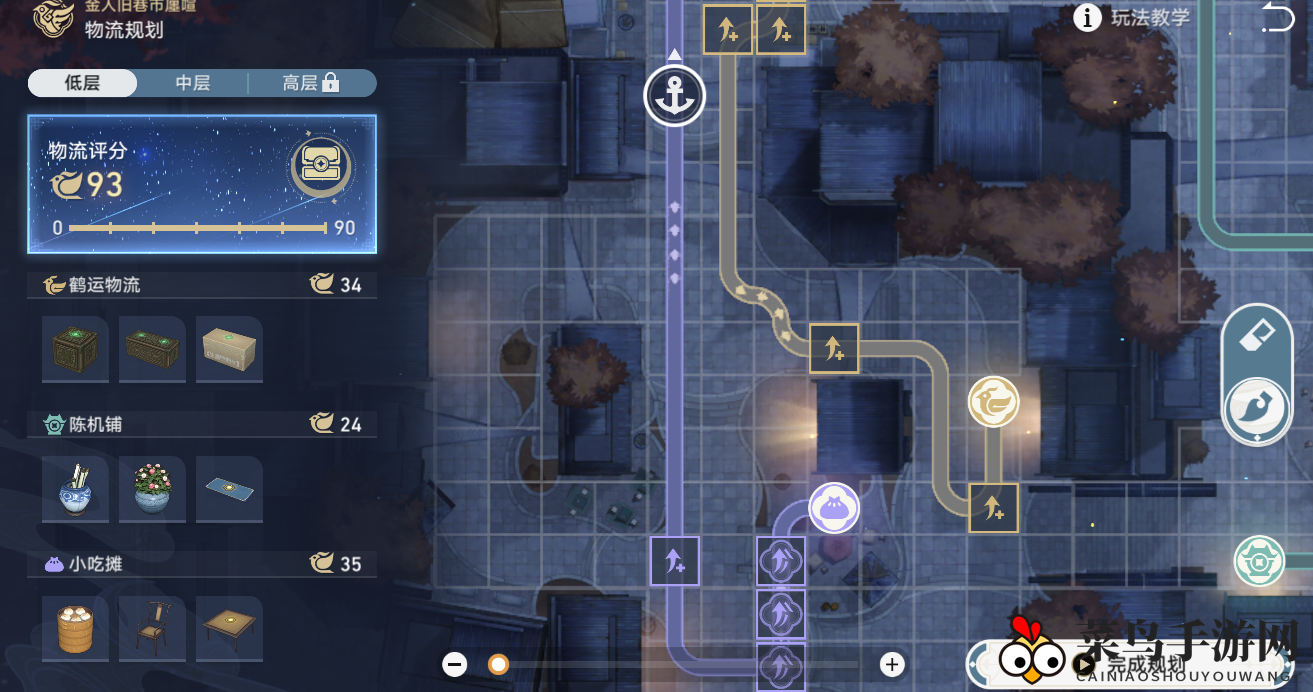Switch to the 中层 tab
1313x692 pixels.
tap(192, 83)
